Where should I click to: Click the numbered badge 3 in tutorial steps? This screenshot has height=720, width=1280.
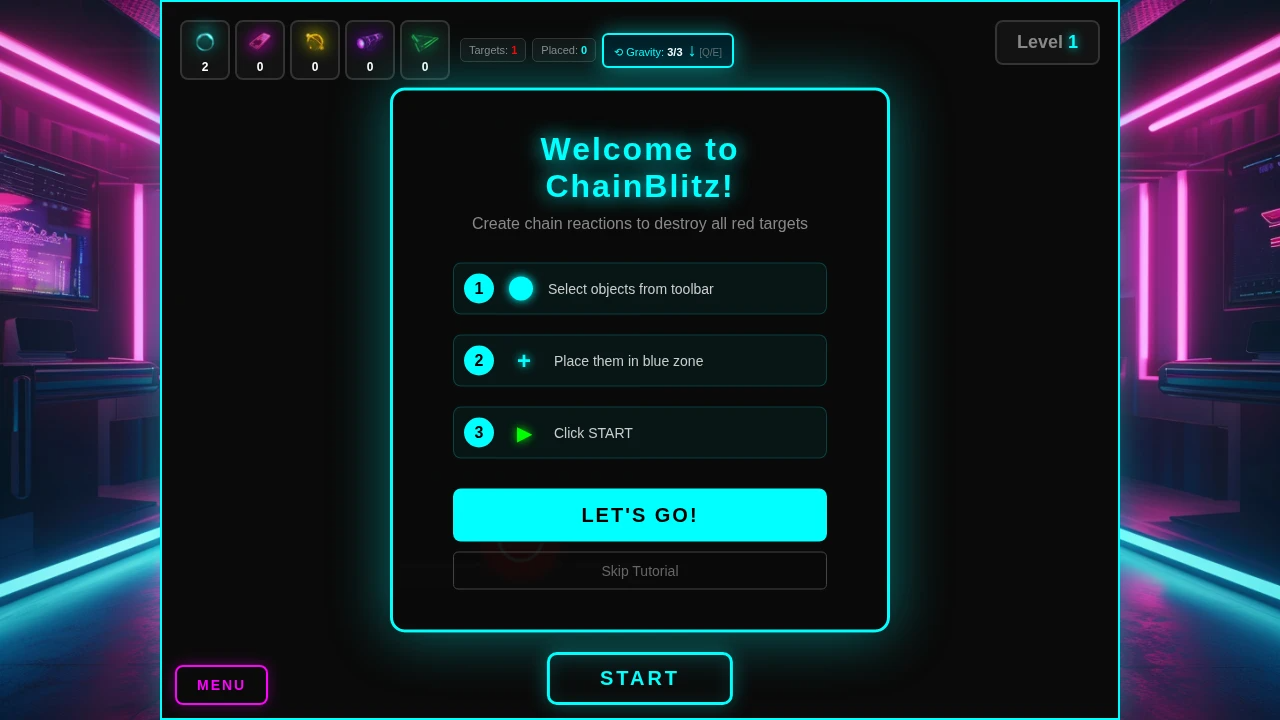[479, 432]
